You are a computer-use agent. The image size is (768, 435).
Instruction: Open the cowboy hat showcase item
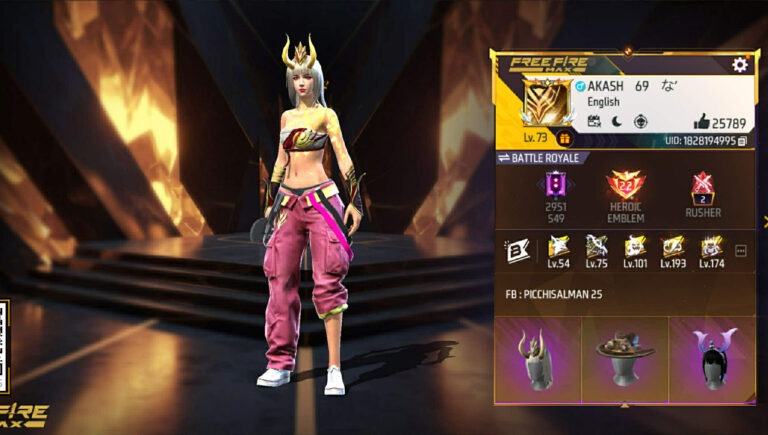point(625,359)
